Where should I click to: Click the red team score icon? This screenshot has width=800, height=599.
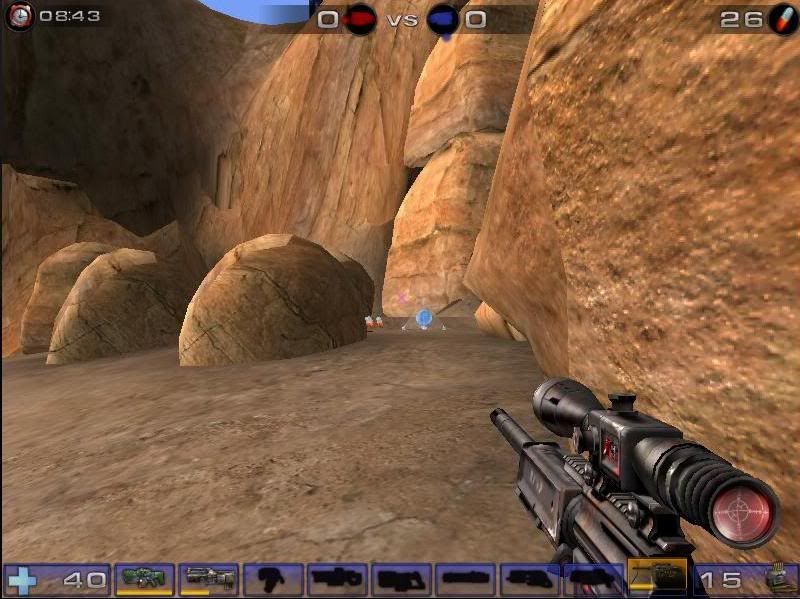click(x=360, y=19)
